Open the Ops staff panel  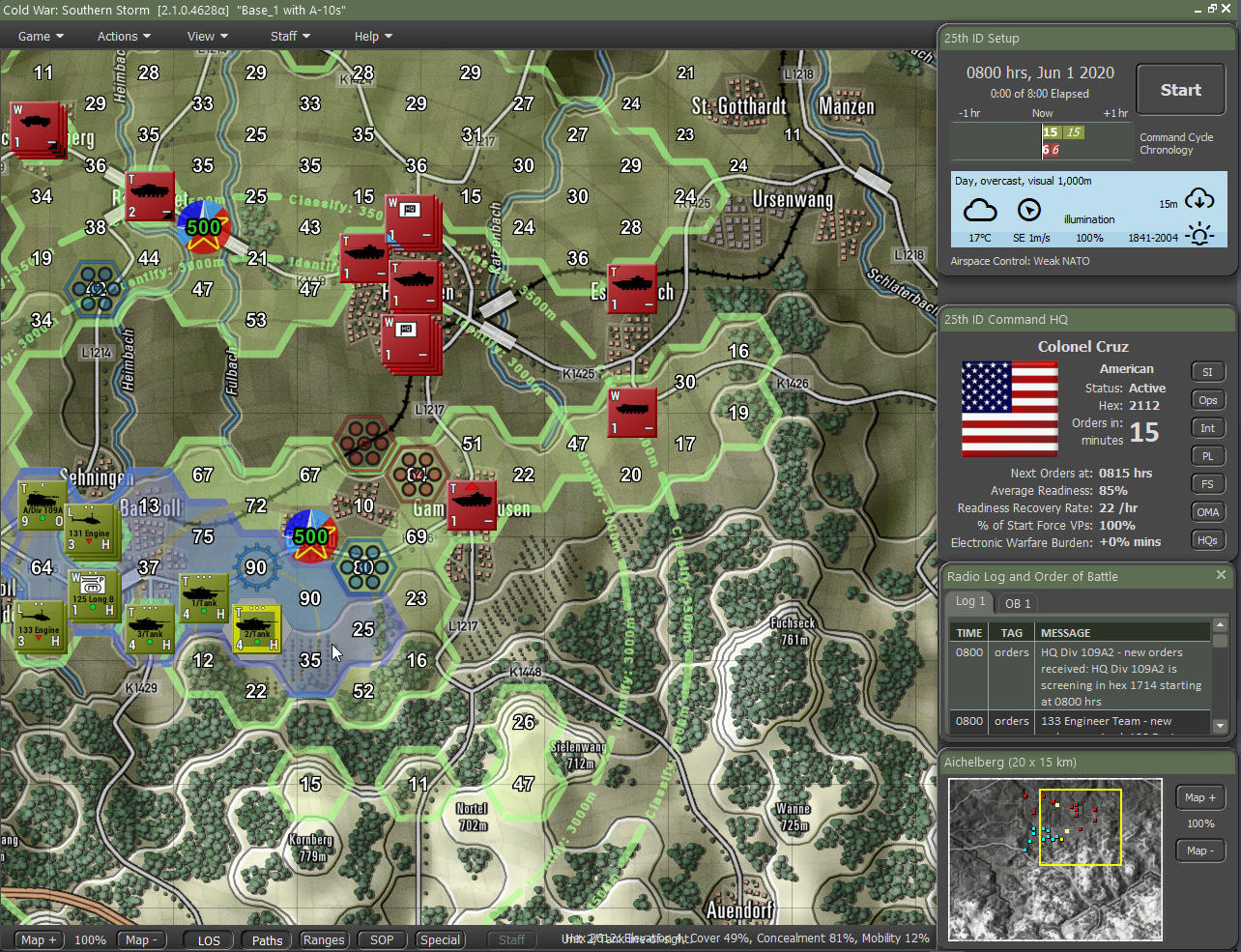tap(1207, 399)
